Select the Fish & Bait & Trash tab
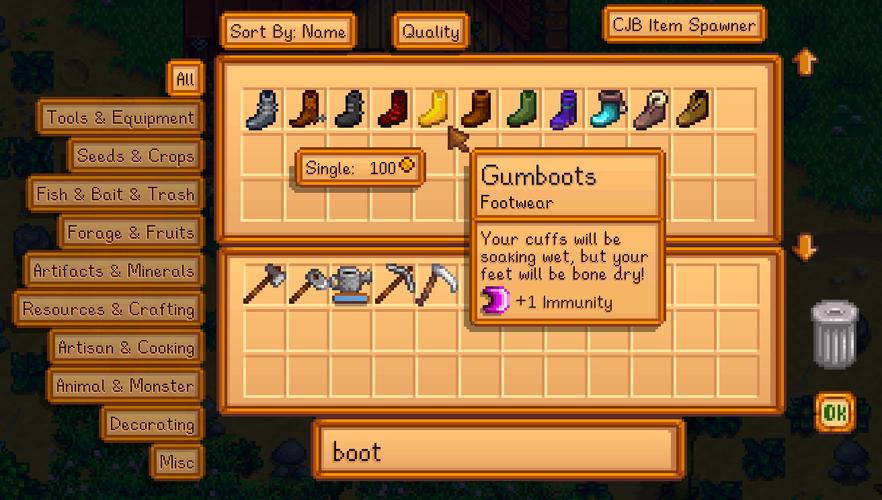This screenshot has height=500, width=882. (115, 194)
